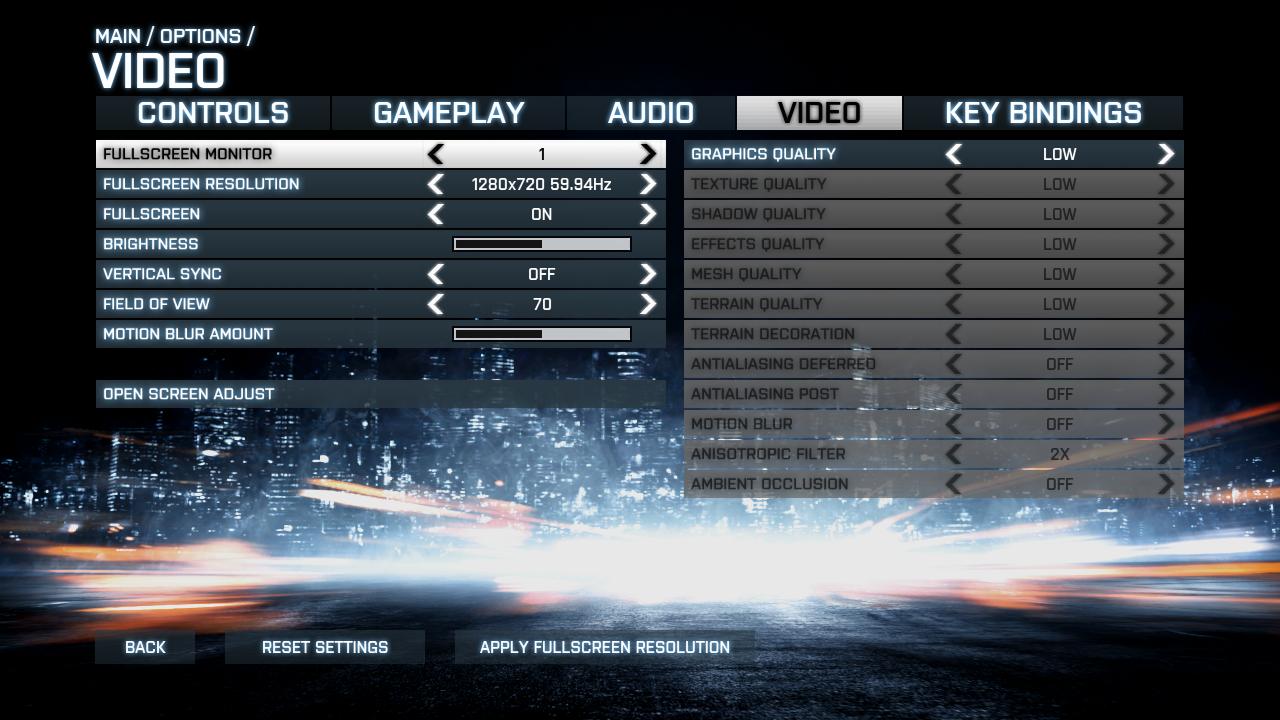The width and height of the screenshot is (1280, 720).
Task: Lower Graphics Quality with left arrow
Action: 954,154
